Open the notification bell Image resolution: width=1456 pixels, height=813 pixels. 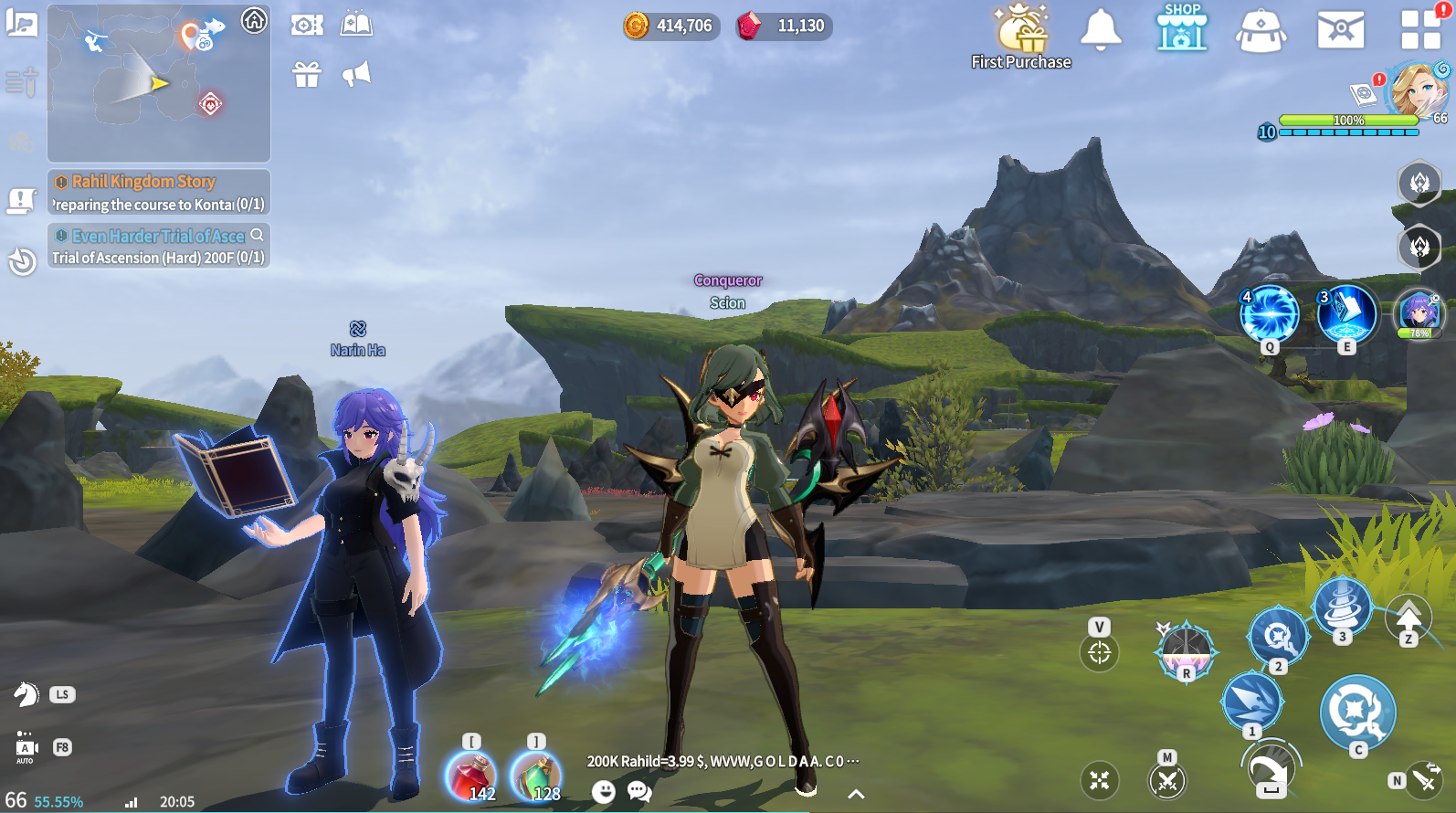[x=1101, y=29]
